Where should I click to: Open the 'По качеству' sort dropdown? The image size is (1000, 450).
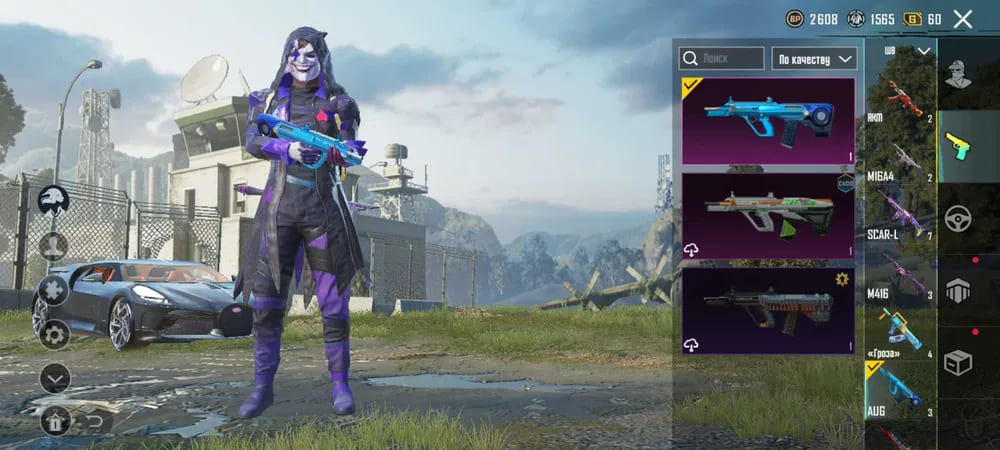click(814, 59)
